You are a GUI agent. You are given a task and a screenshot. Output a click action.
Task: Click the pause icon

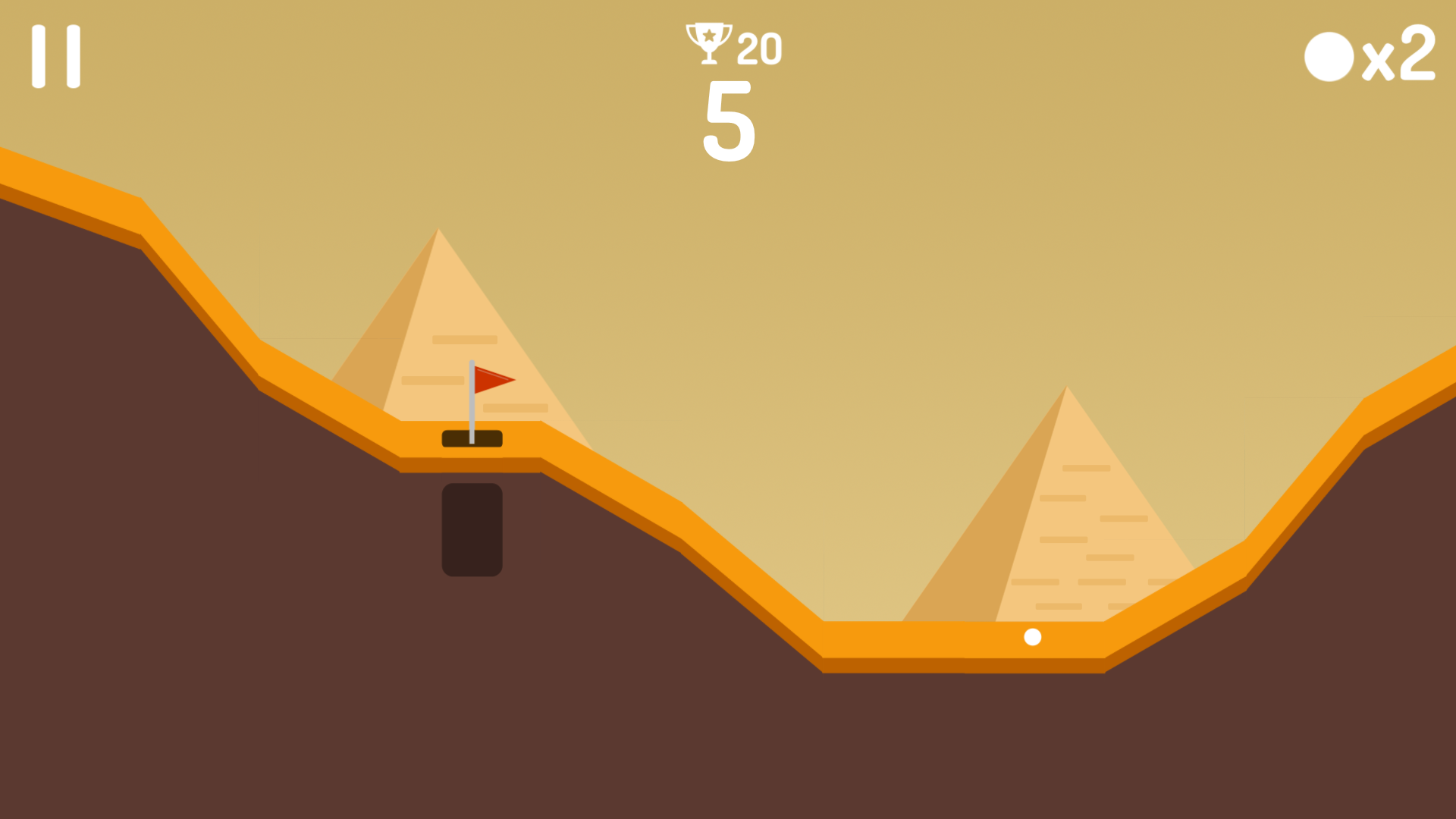click(x=56, y=55)
